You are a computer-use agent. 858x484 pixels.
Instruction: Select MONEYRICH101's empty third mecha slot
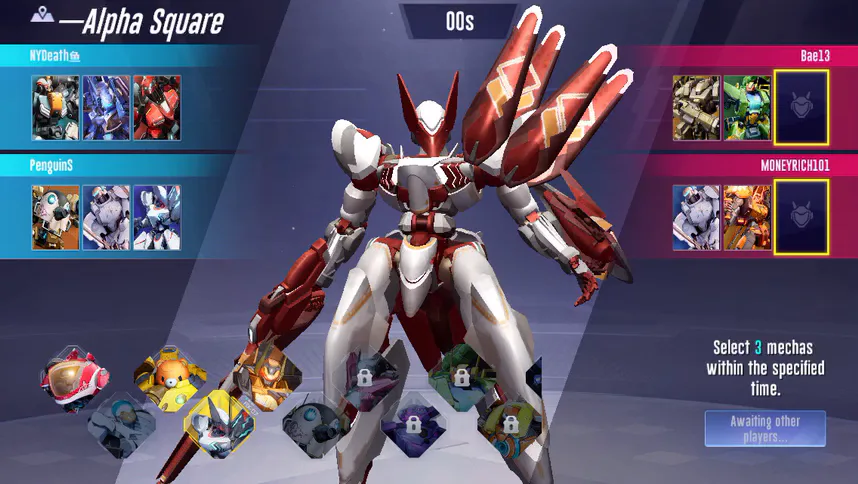pyautogui.click(x=800, y=216)
